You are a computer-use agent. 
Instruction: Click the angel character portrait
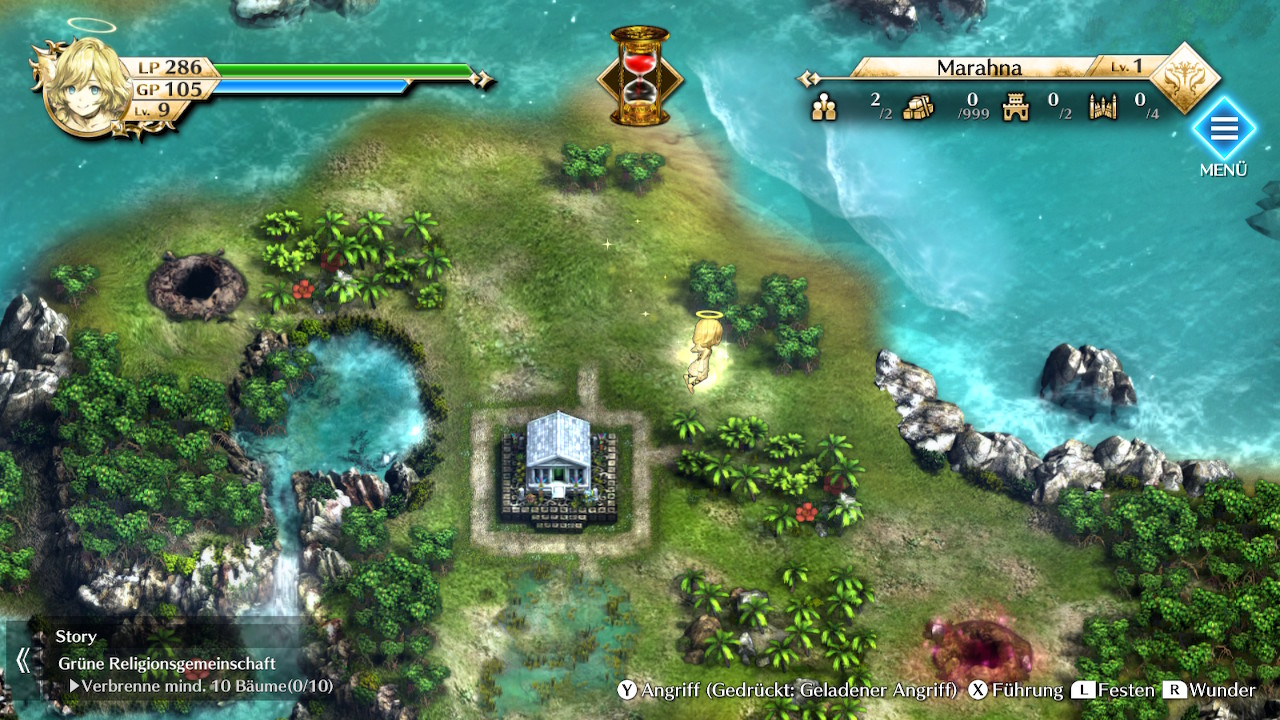(87, 86)
